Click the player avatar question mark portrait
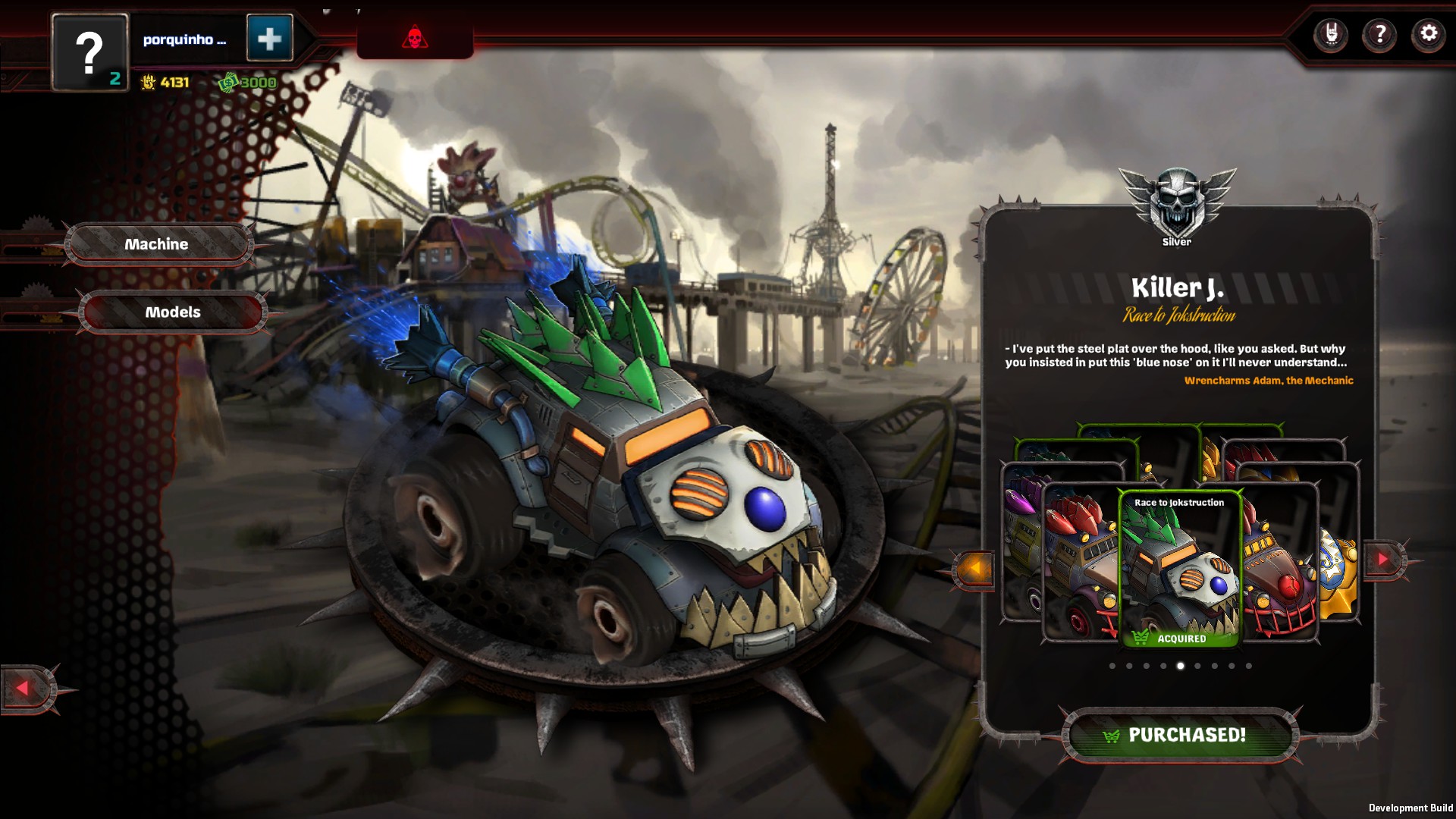1456x819 pixels. [x=89, y=50]
